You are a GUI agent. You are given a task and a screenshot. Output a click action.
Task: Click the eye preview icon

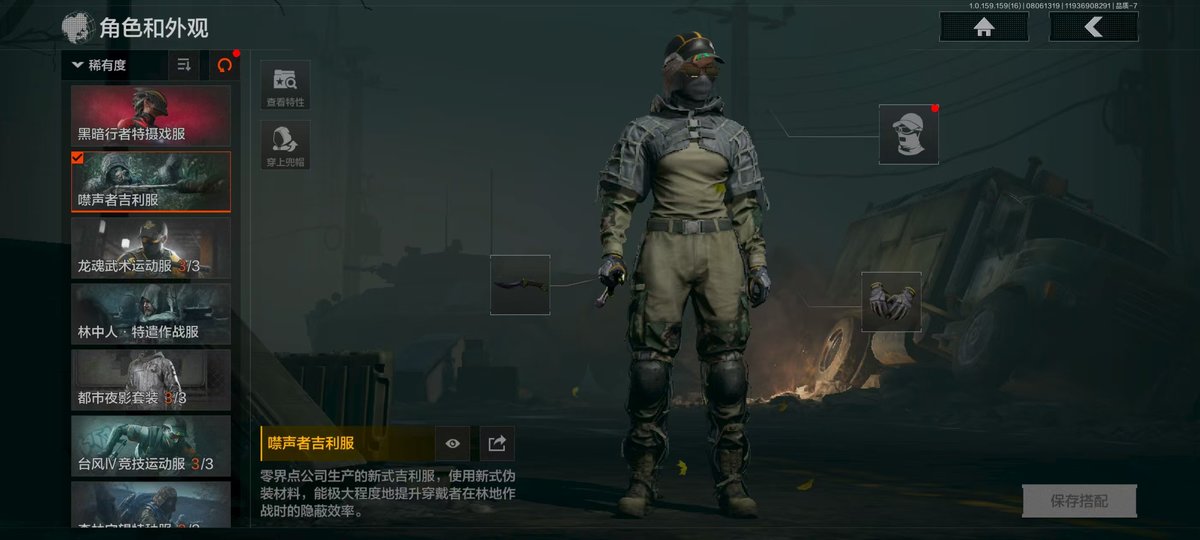tap(452, 443)
